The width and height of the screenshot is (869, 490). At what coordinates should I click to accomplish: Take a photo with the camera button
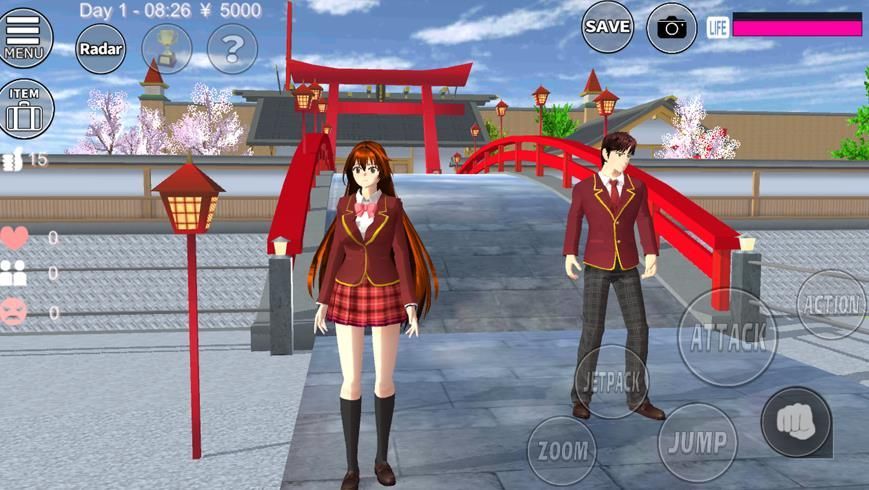(672, 27)
